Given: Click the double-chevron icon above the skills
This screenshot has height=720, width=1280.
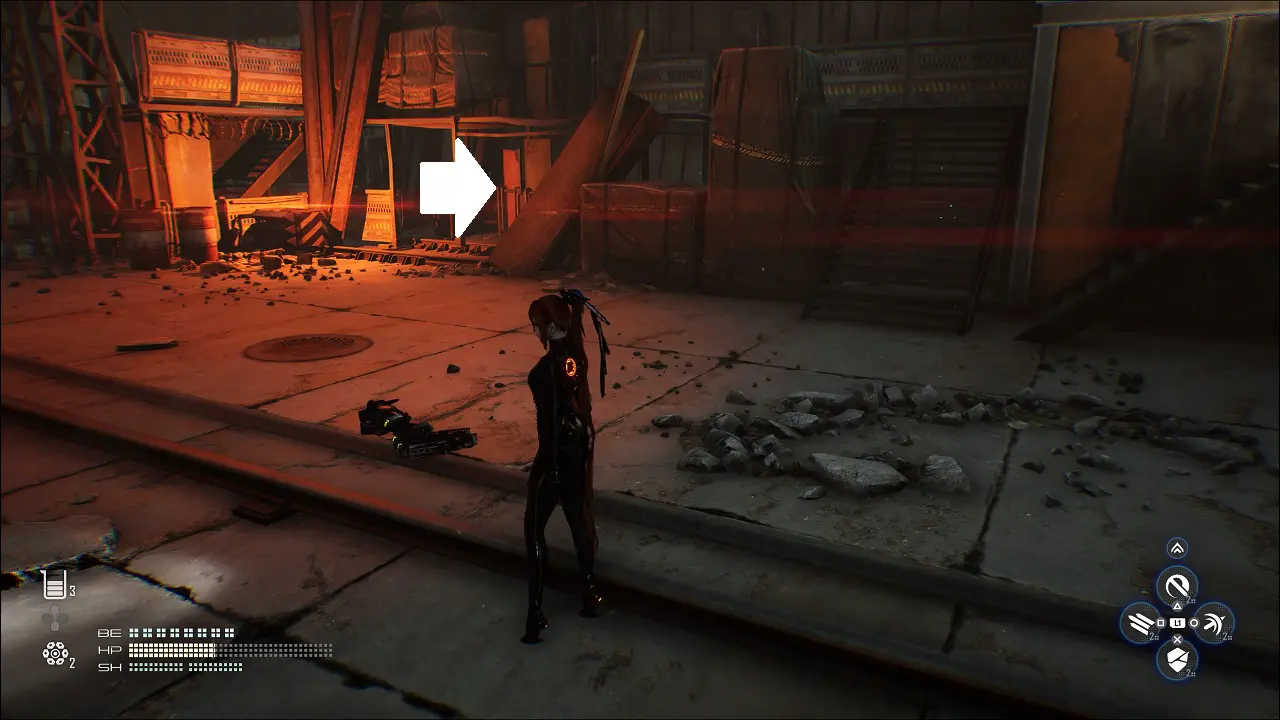Looking at the screenshot, I should pos(1177,548).
